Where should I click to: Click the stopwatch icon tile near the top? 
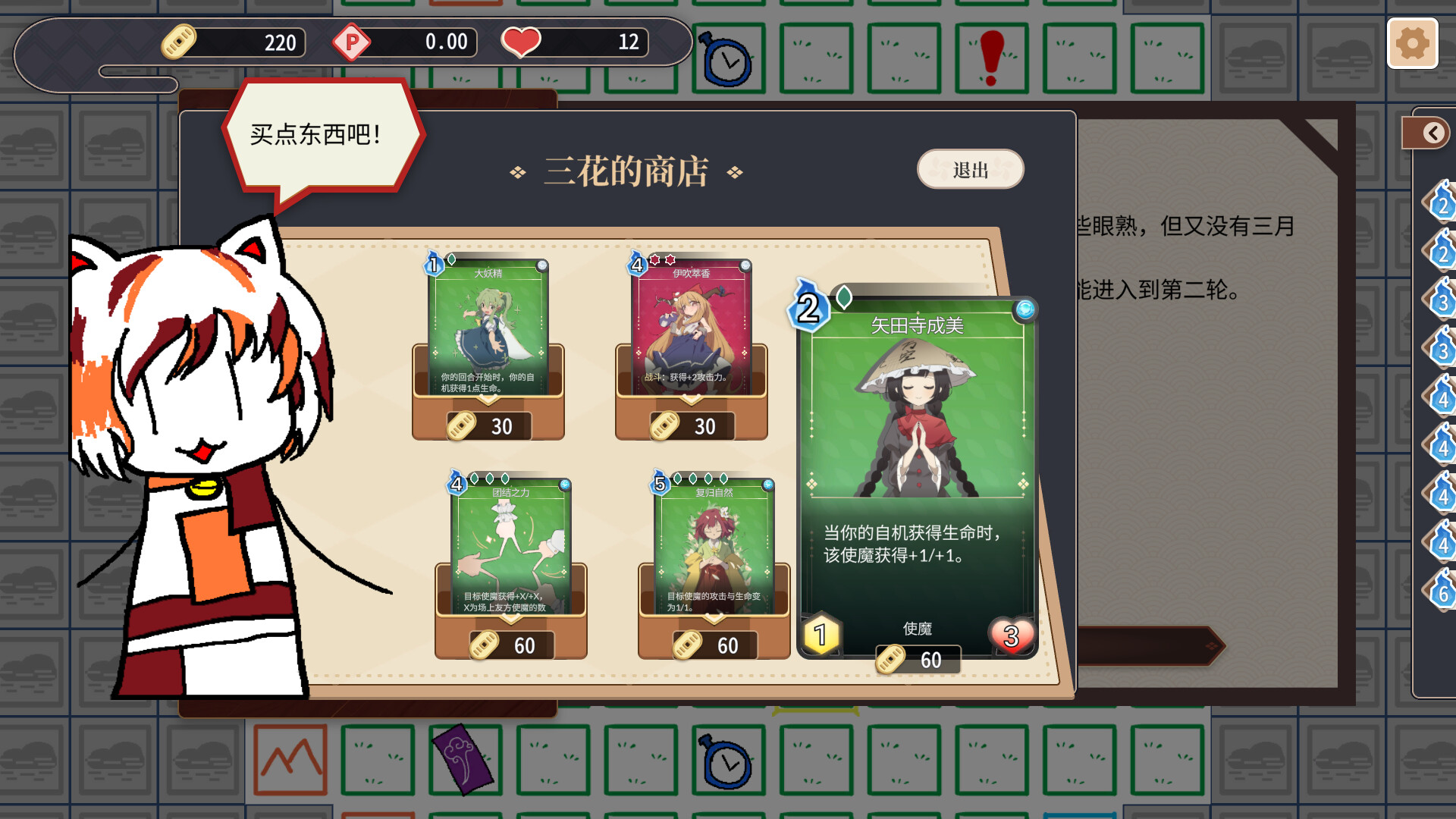(728, 58)
